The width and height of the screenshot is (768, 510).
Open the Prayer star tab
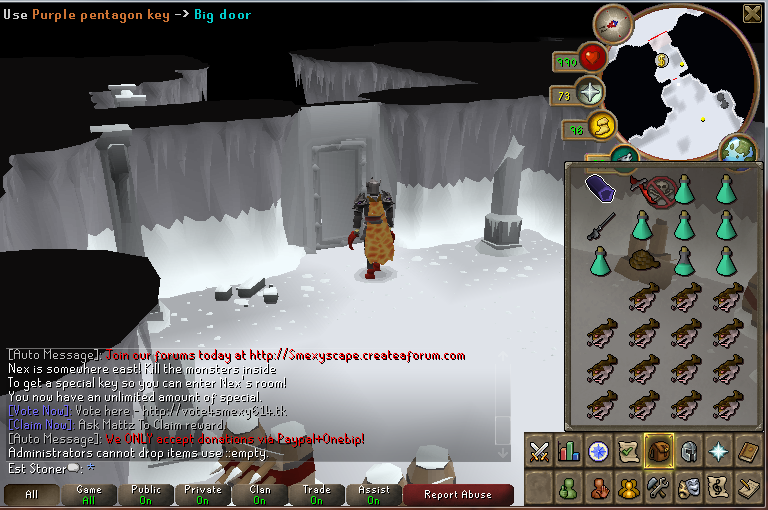tap(718, 452)
